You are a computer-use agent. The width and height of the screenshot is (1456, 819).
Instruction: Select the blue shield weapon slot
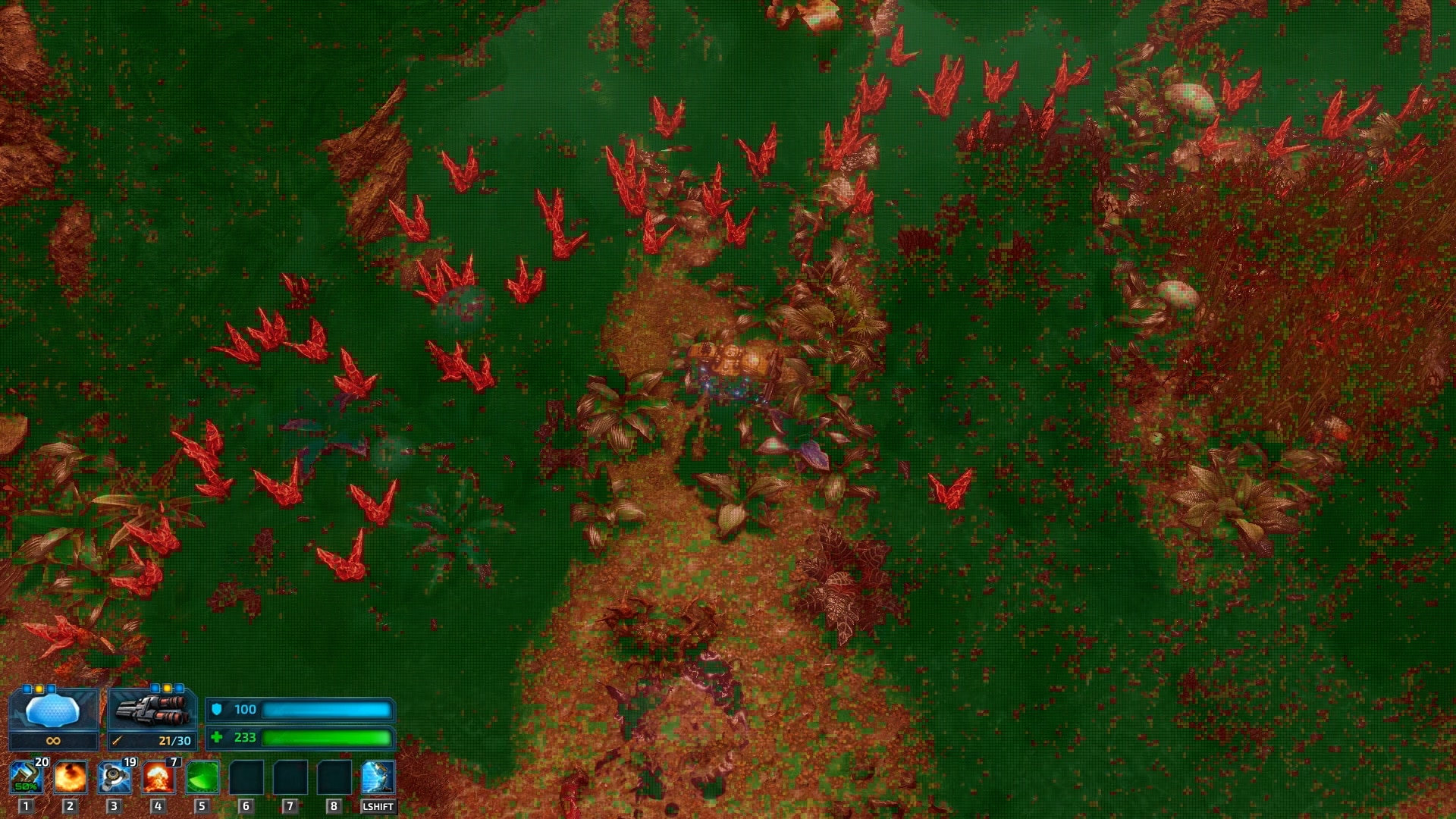point(52,711)
